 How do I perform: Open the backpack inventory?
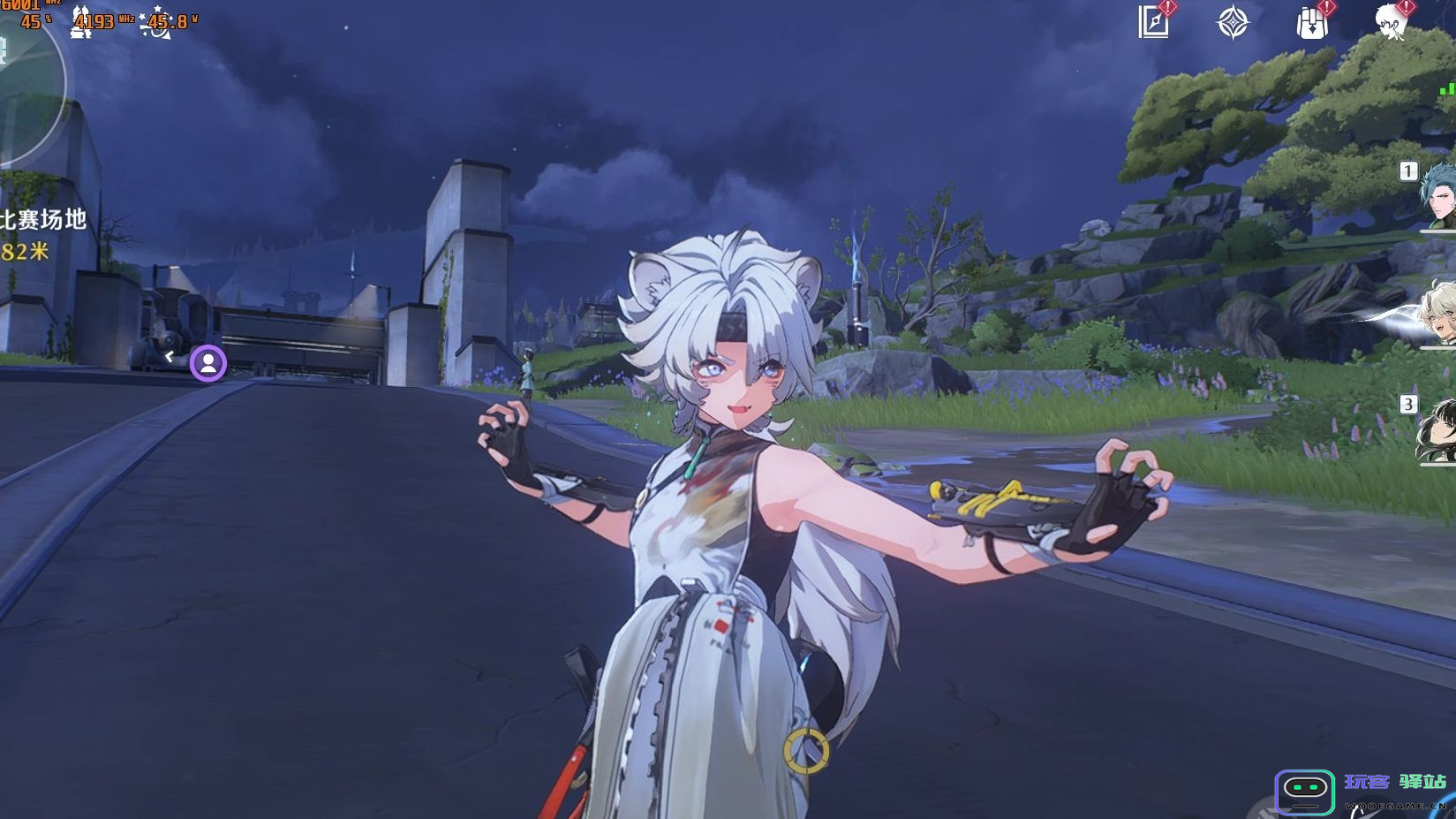(x=1311, y=24)
